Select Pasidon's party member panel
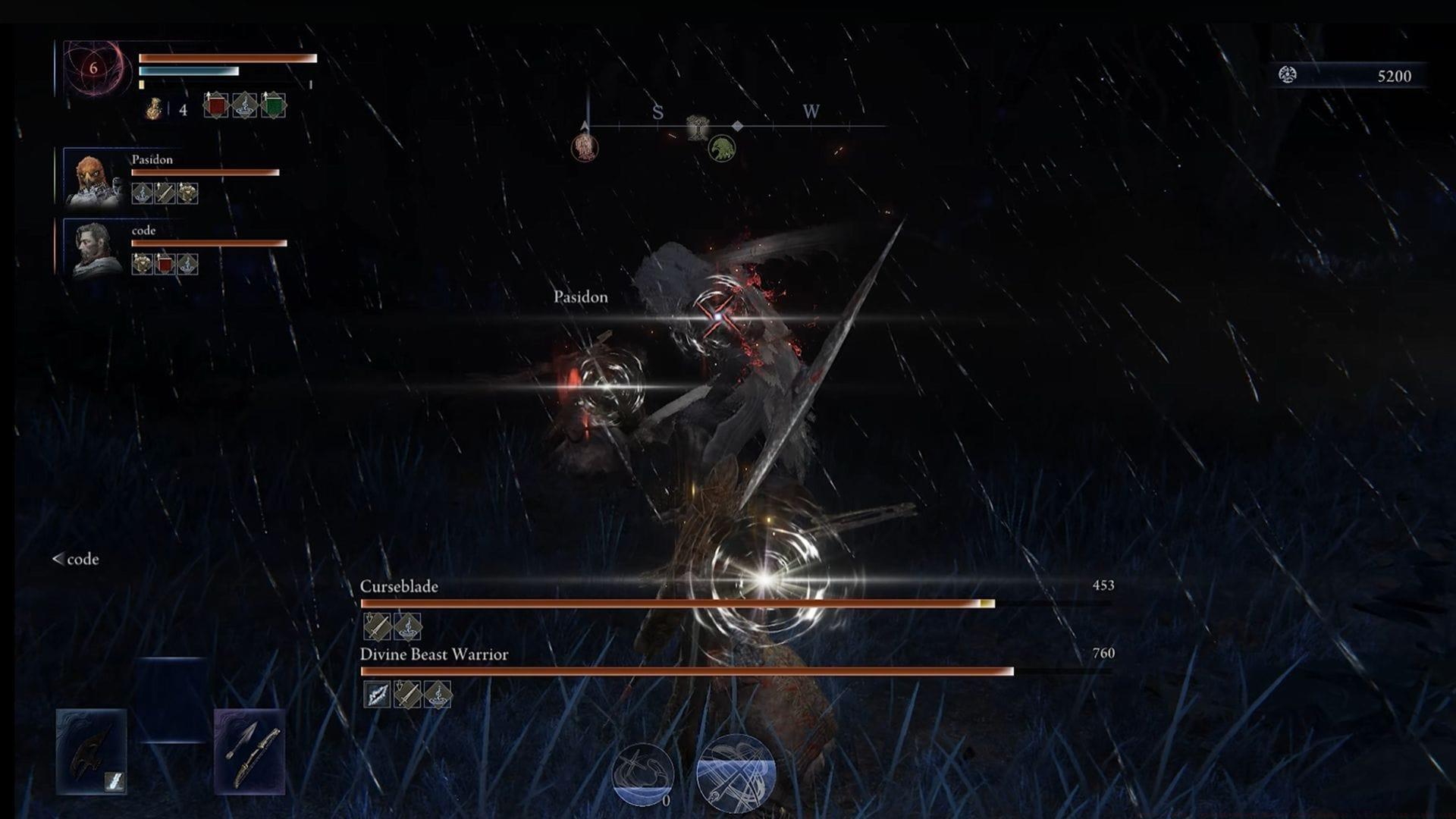Image resolution: width=1456 pixels, height=819 pixels. pyautogui.click(x=91, y=178)
